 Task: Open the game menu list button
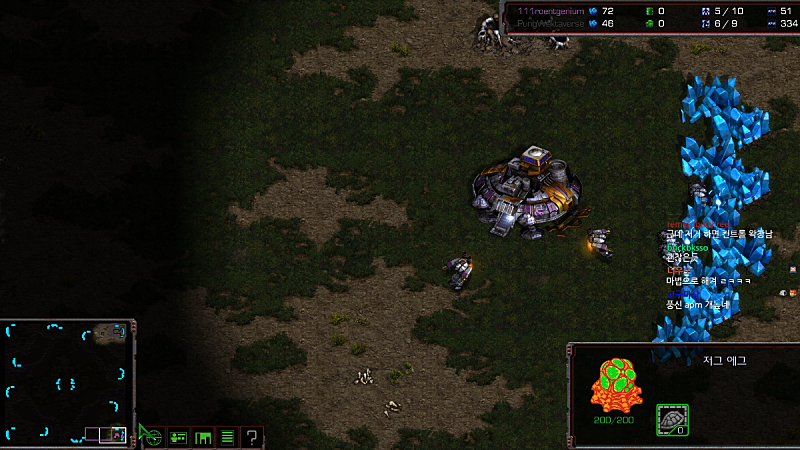pos(227,437)
